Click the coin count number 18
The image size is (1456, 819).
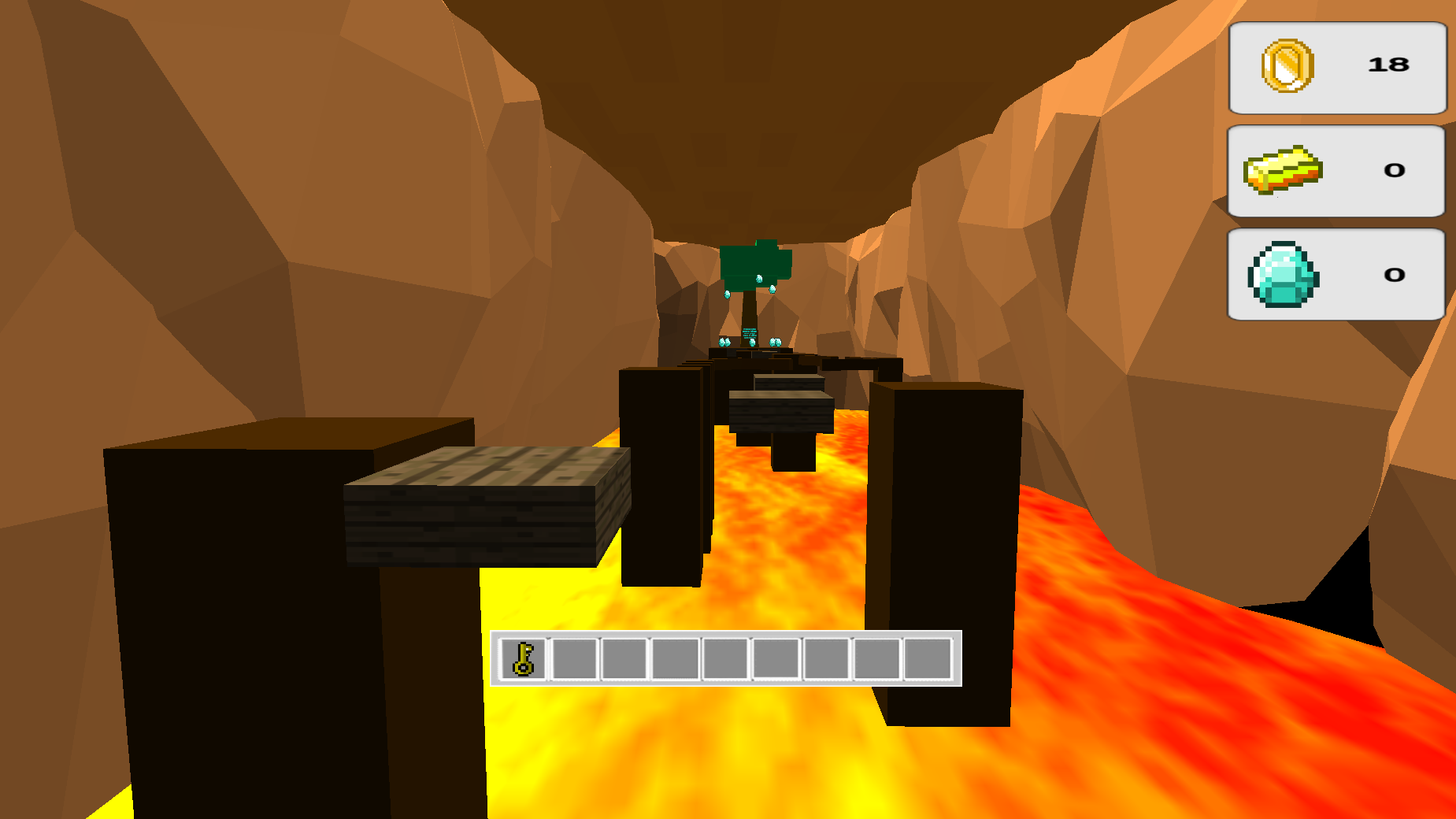(x=1389, y=63)
